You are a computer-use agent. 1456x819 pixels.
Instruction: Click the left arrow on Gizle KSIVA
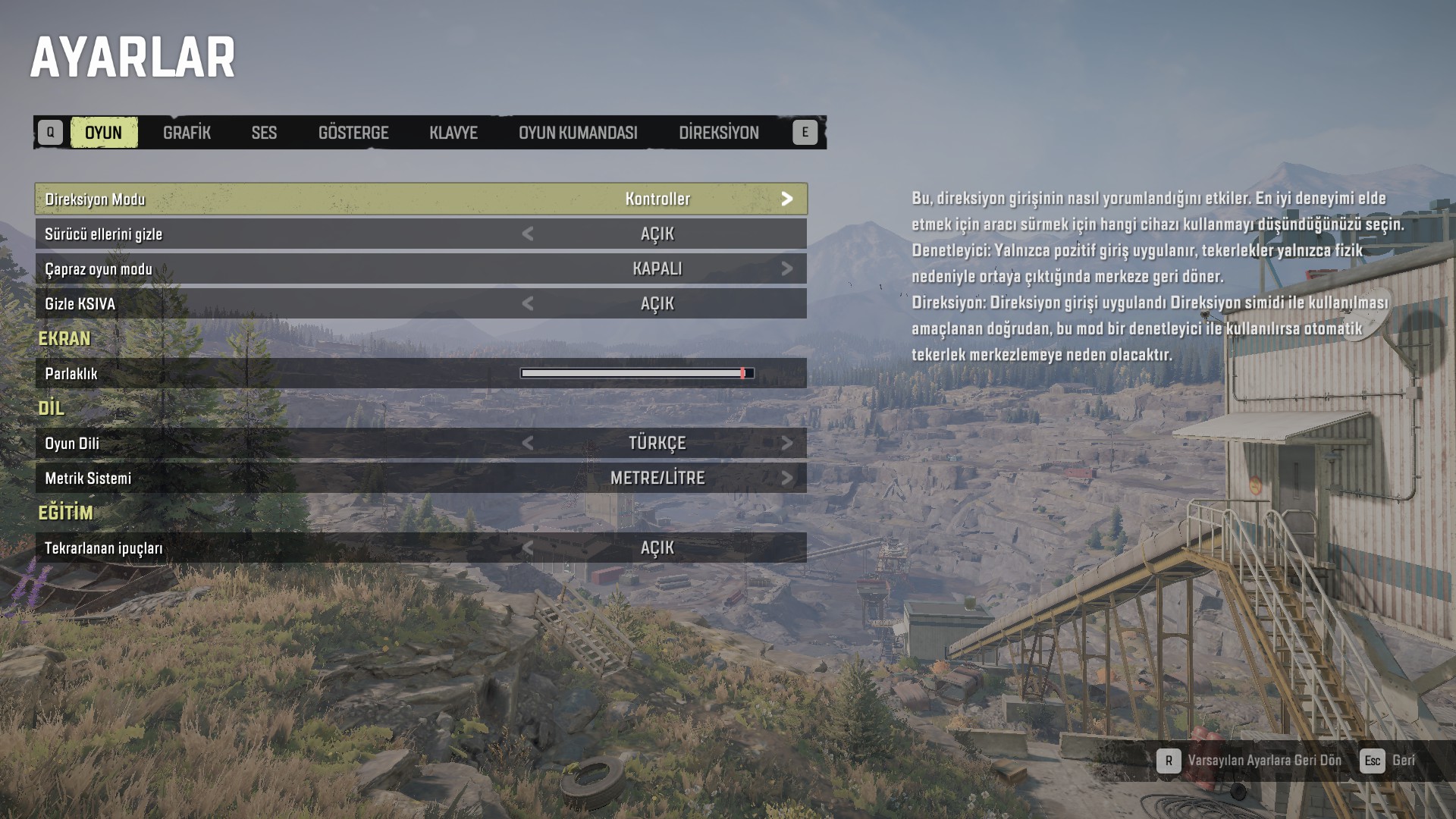tap(528, 303)
